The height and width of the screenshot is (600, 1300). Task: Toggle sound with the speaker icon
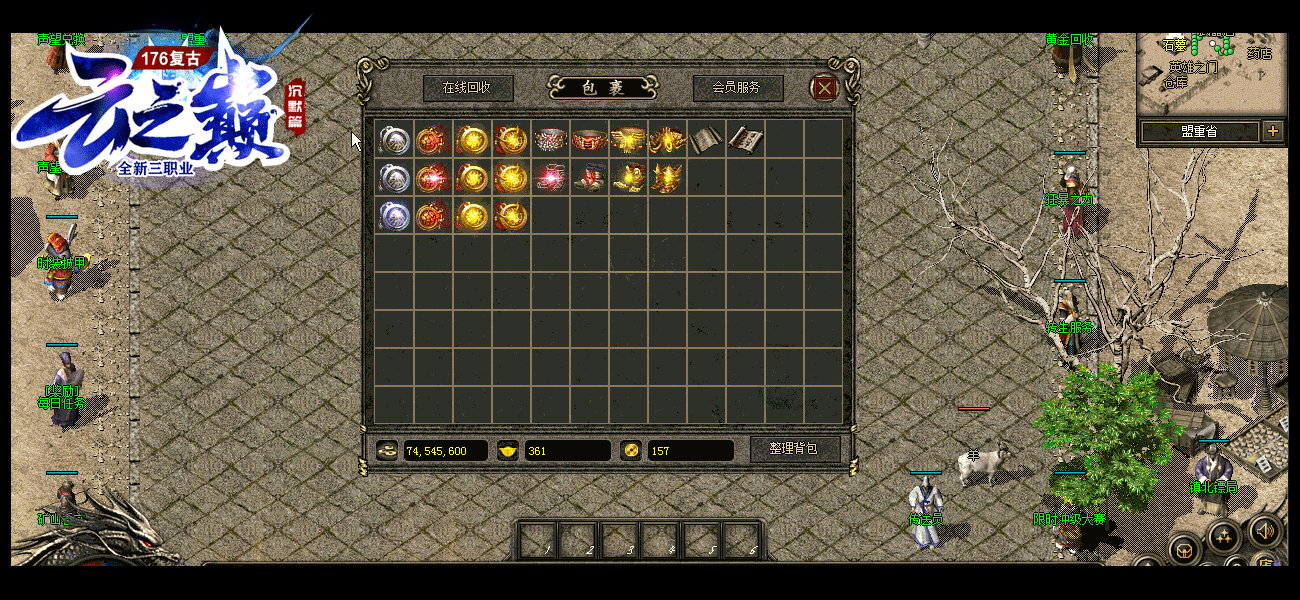tap(1265, 530)
